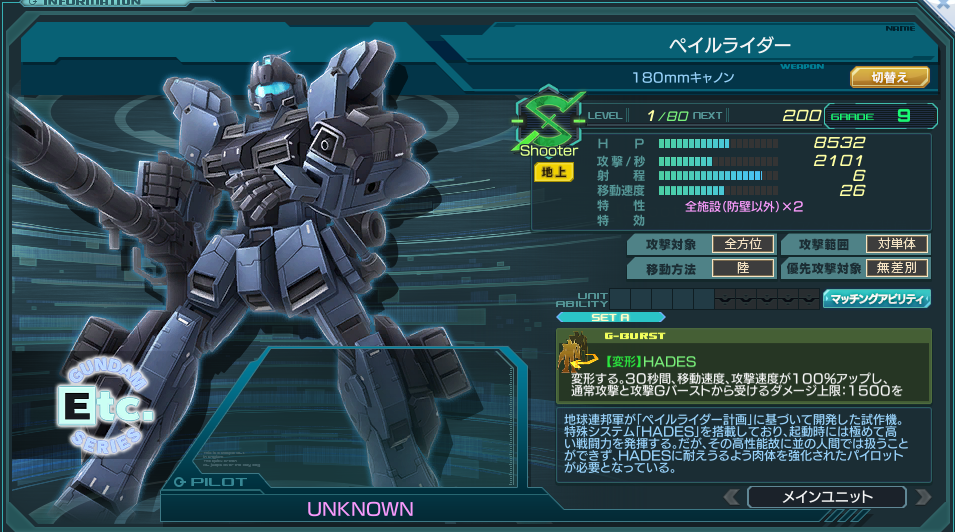
Task: Select the メインユニット main unit button
Action: click(826, 497)
